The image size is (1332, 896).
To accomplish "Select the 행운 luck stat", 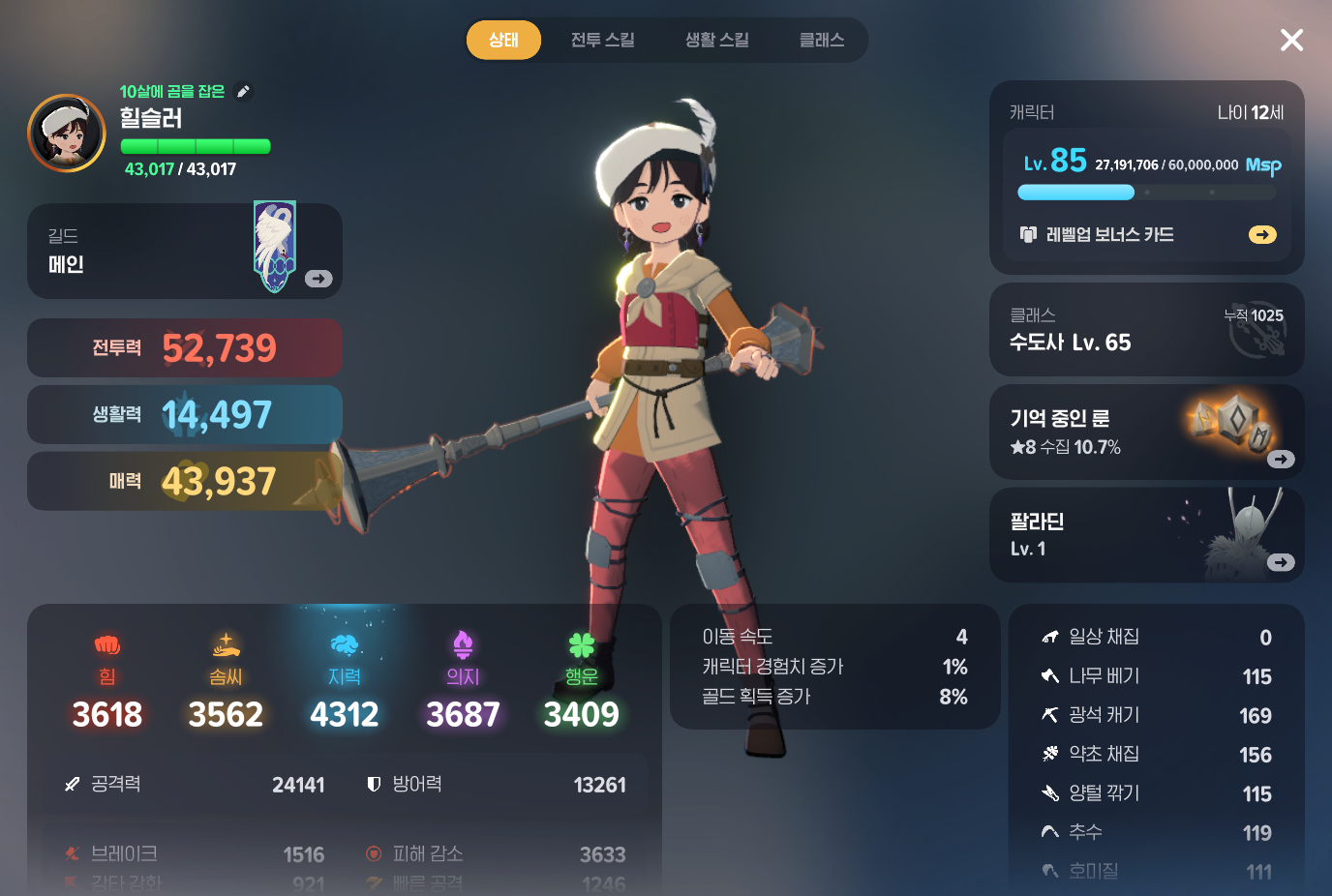I will (x=581, y=682).
